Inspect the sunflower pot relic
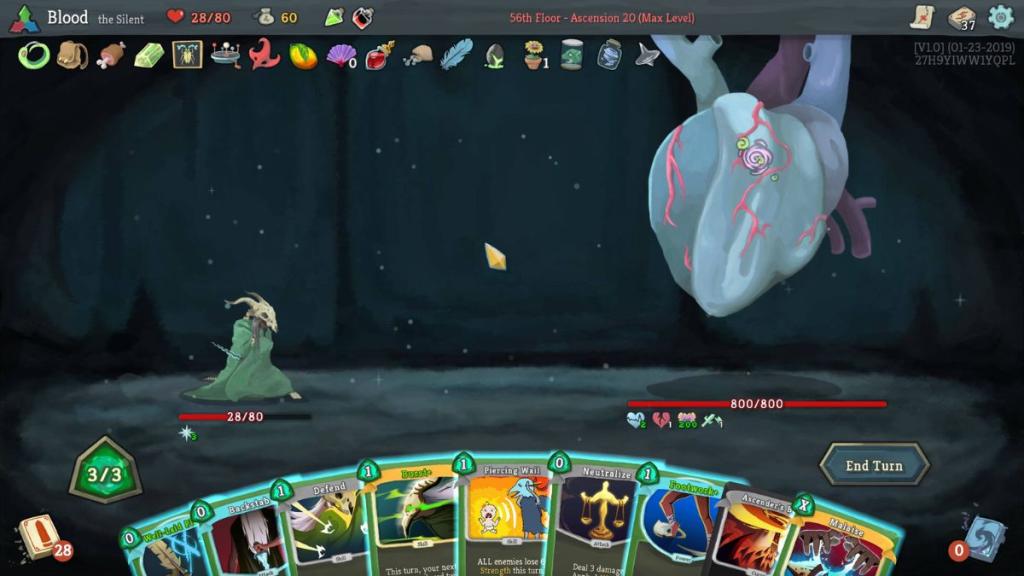This screenshot has width=1024, height=576. [535, 55]
